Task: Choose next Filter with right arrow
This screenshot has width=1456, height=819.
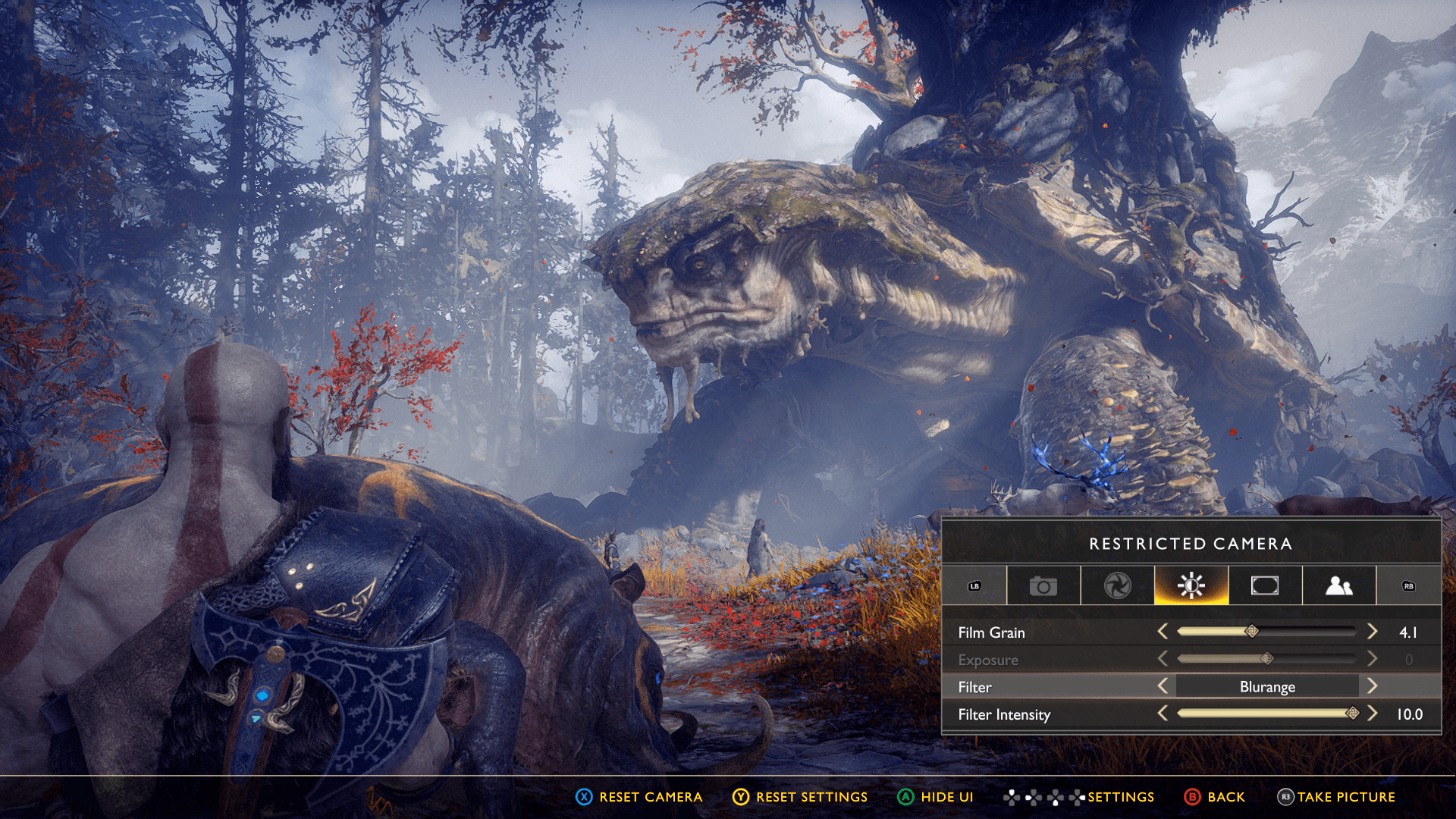Action: [1372, 686]
